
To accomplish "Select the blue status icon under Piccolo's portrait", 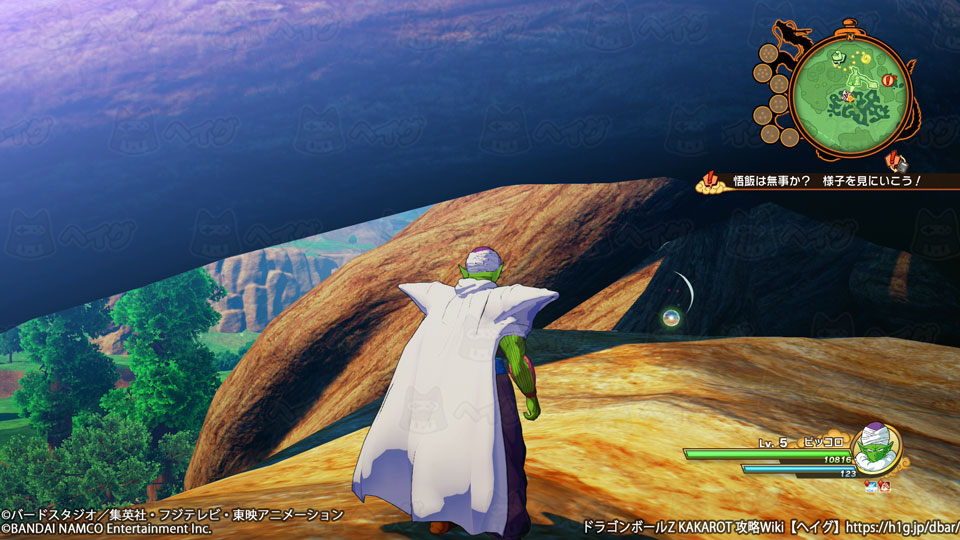I will (x=870, y=487).
